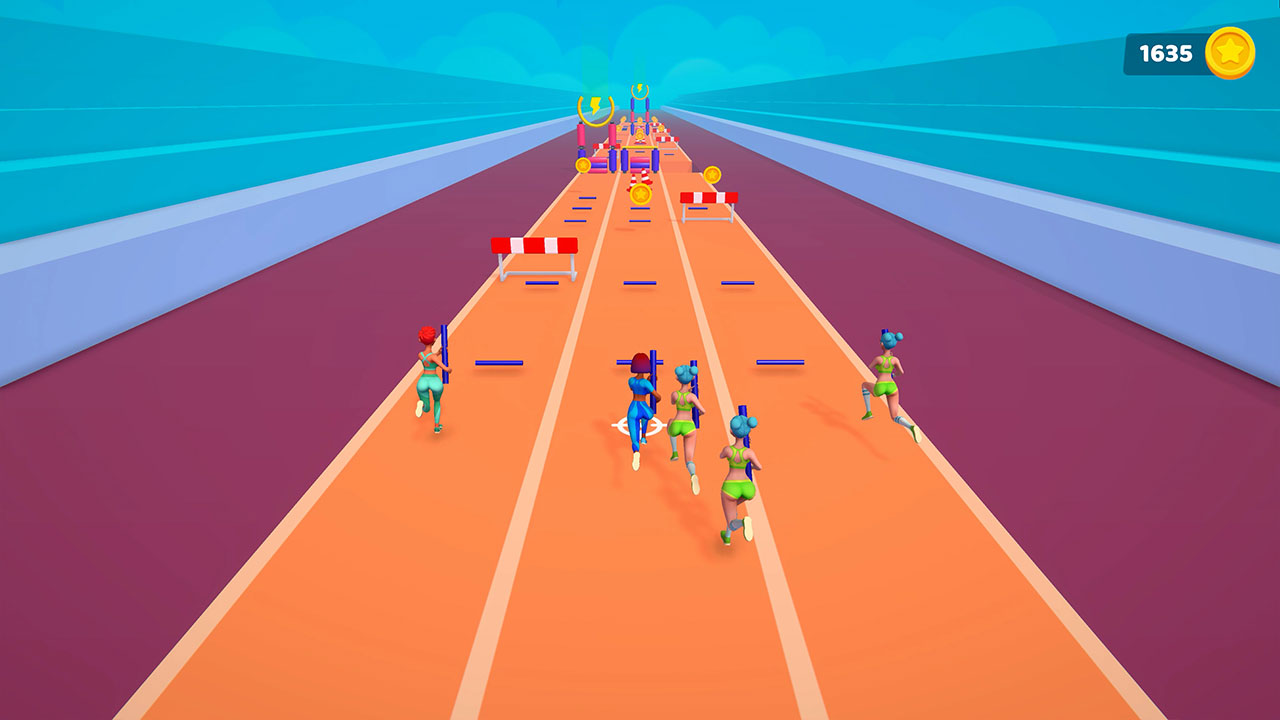
Task: Click the pair of striped traffic cones
Action: coord(641,179)
